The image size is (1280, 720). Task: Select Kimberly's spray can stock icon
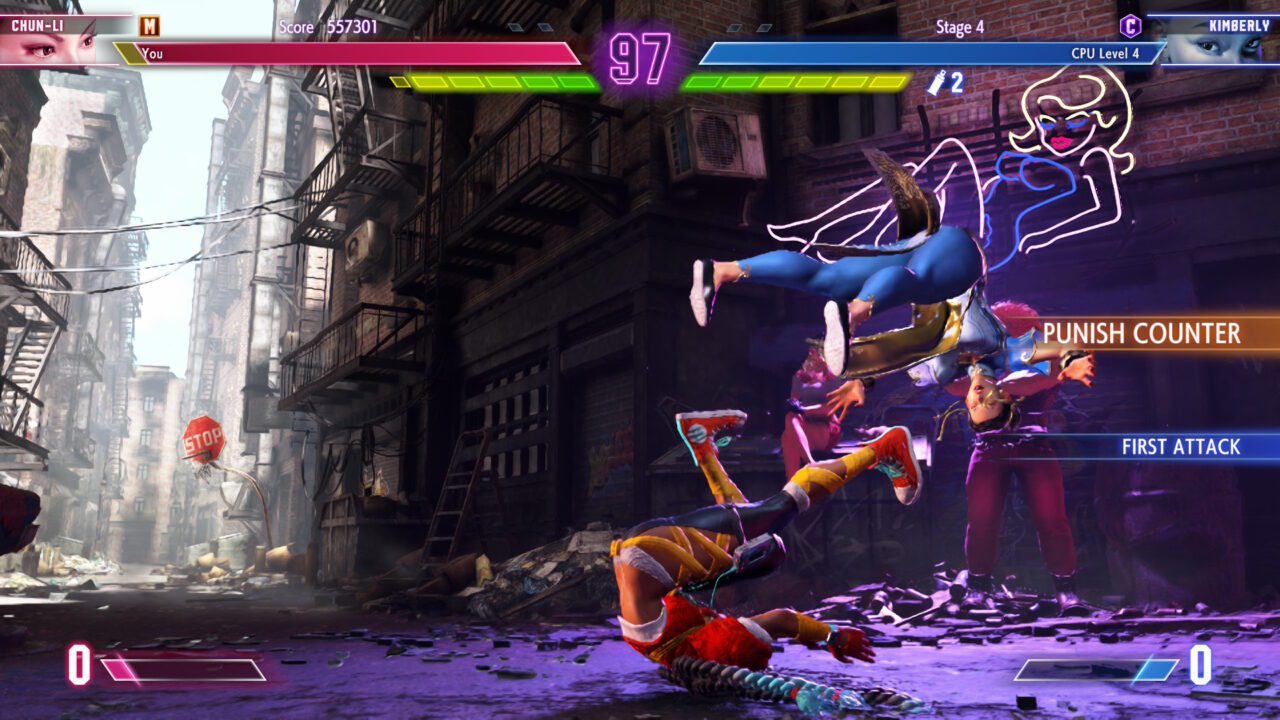(937, 83)
